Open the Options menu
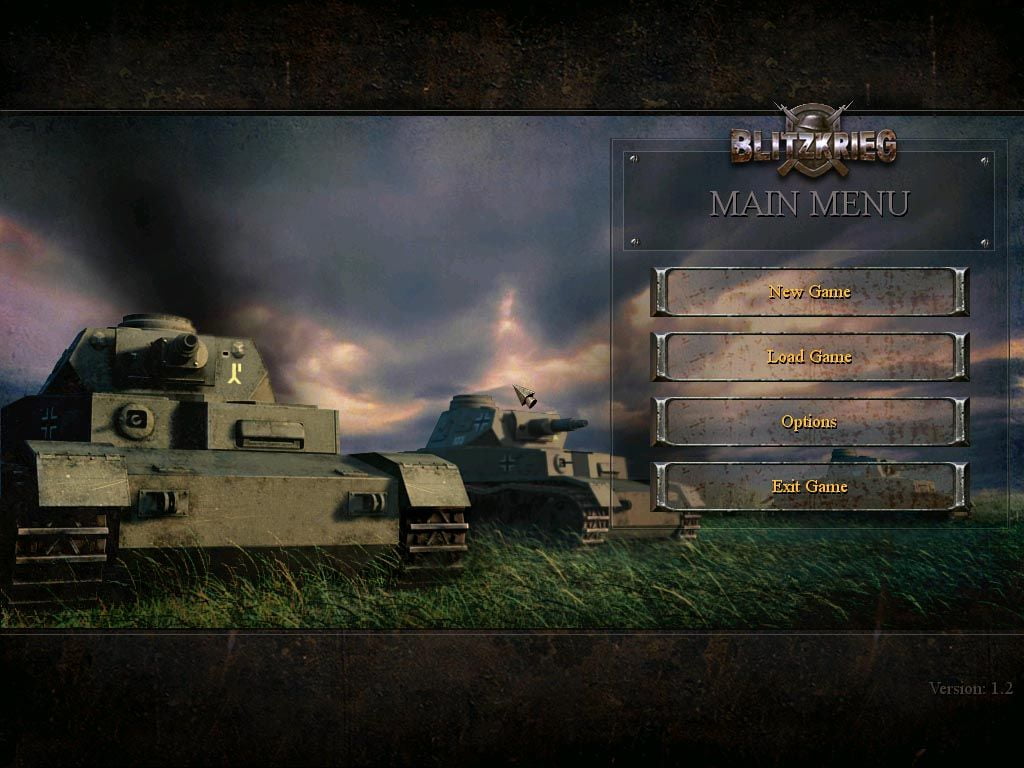1024x768 pixels. [809, 422]
